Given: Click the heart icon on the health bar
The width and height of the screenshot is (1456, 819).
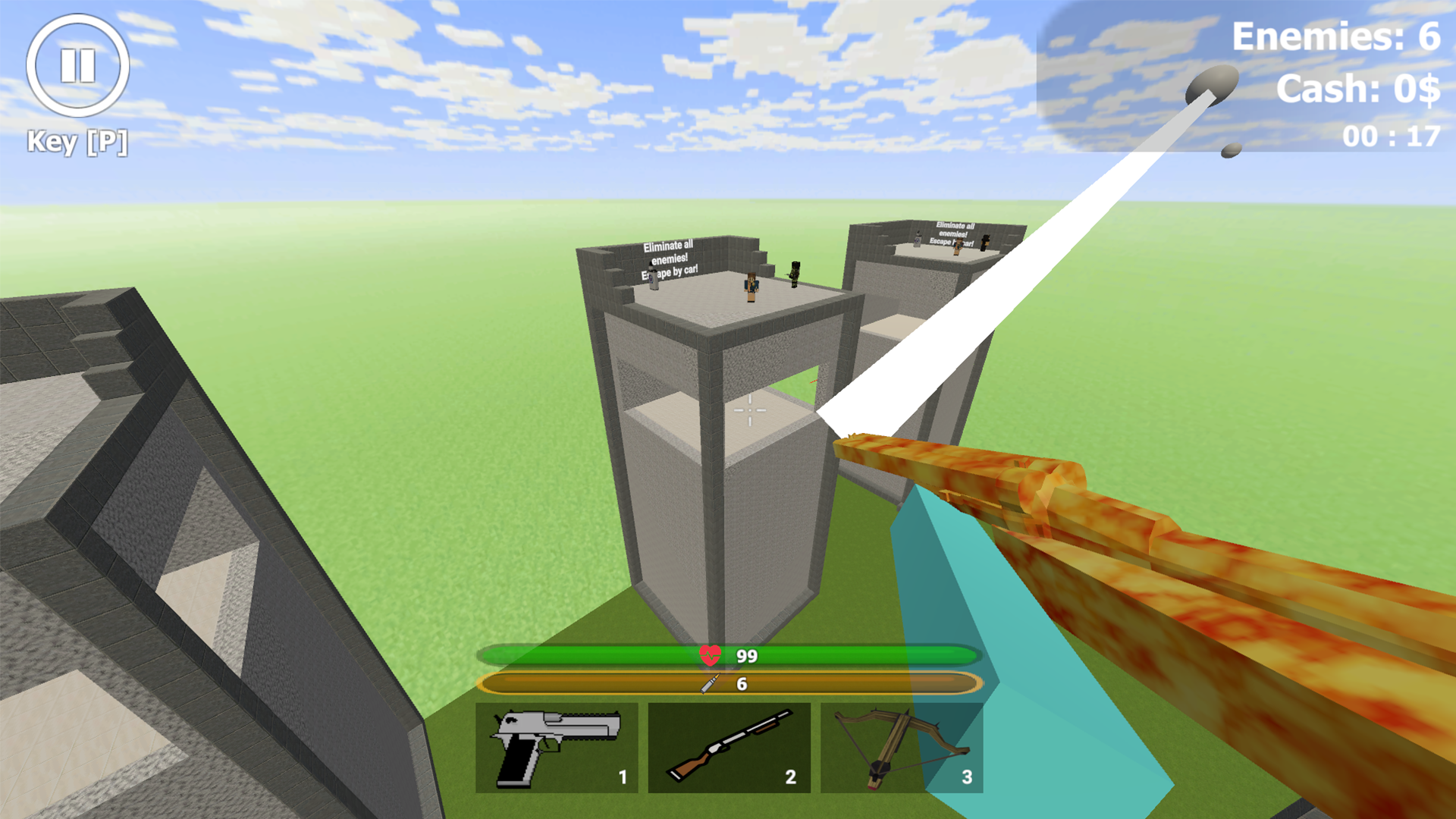Looking at the screenshot, I should tap(708, 657).
